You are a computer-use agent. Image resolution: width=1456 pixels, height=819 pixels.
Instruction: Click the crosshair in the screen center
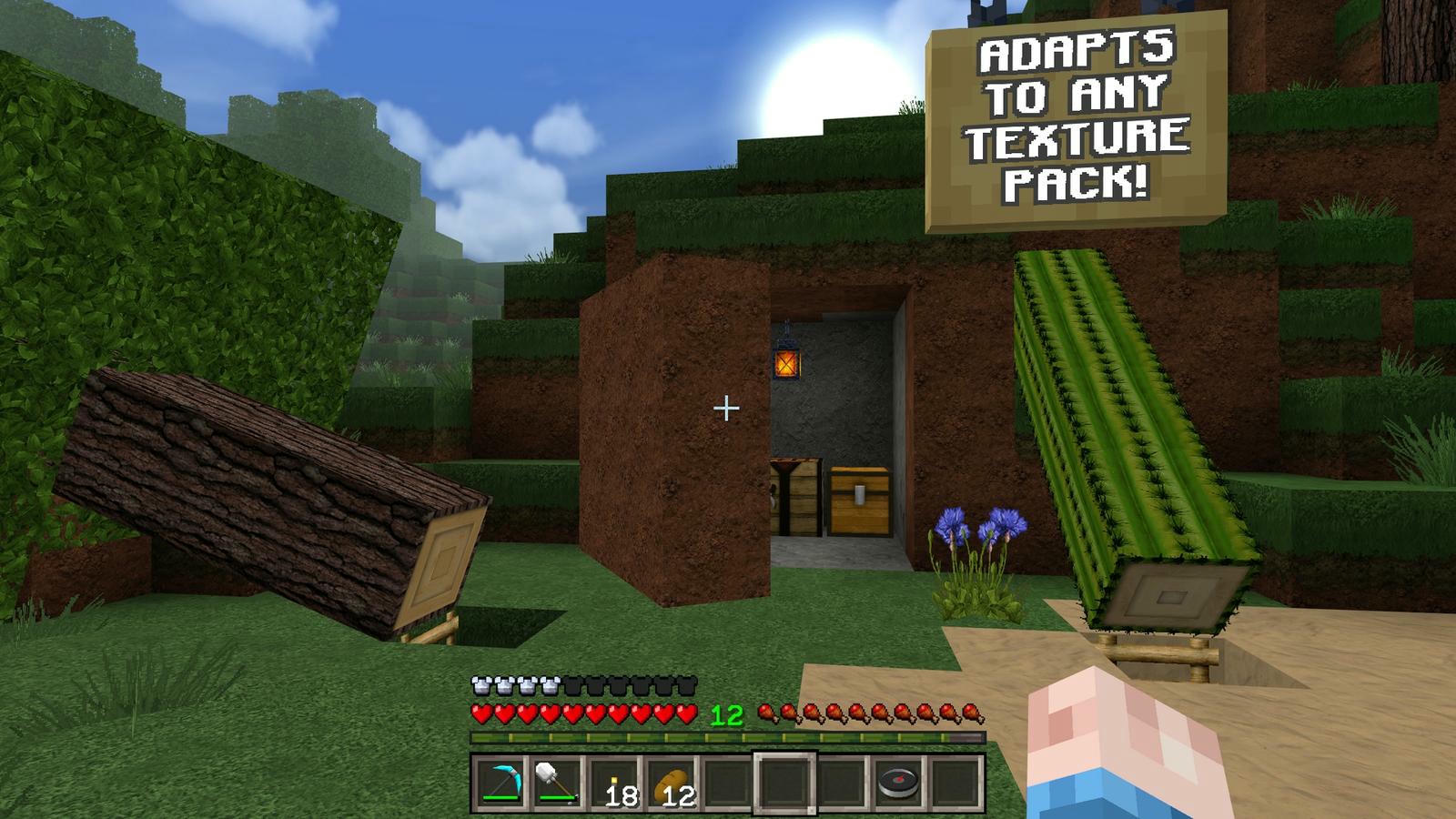[x=727, y=409]
